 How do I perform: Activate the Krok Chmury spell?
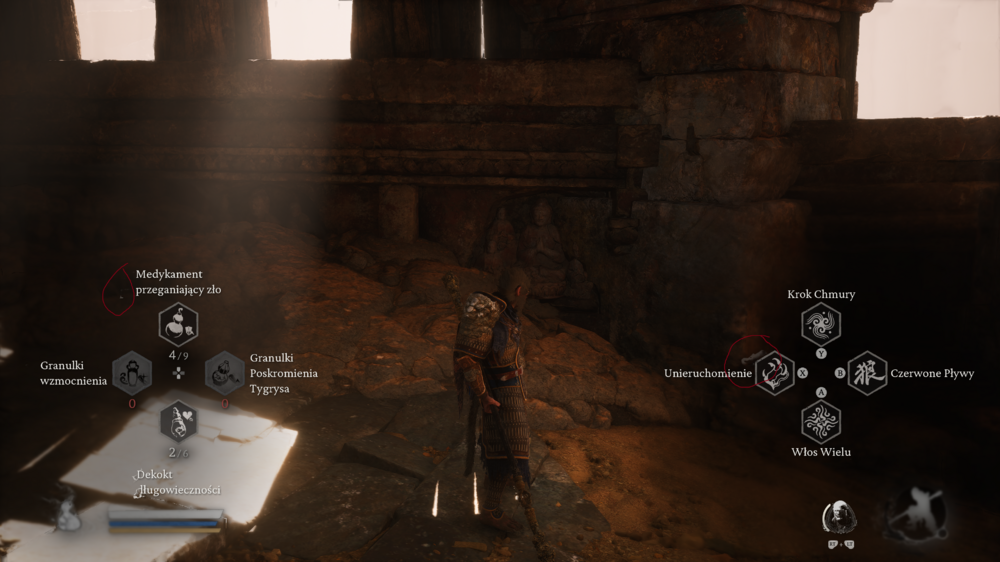pyautogui.click(x=821, y=324)
